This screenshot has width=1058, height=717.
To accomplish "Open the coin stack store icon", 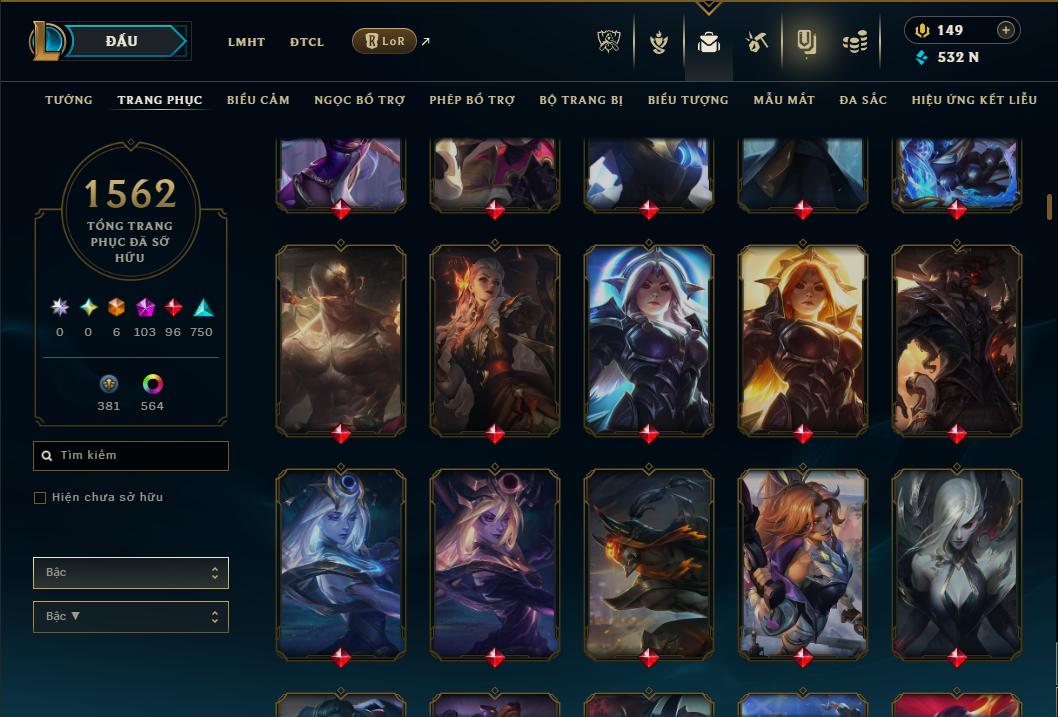I will (854, 42).
